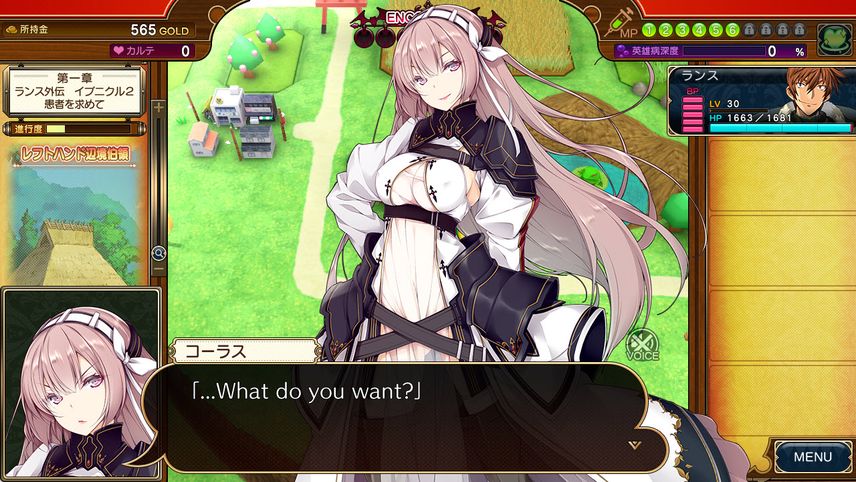Image resolution: width=856 pixels, height=482 pixels.
Task: Zoom in the map with plus button
Action: (x=158, y=106)
